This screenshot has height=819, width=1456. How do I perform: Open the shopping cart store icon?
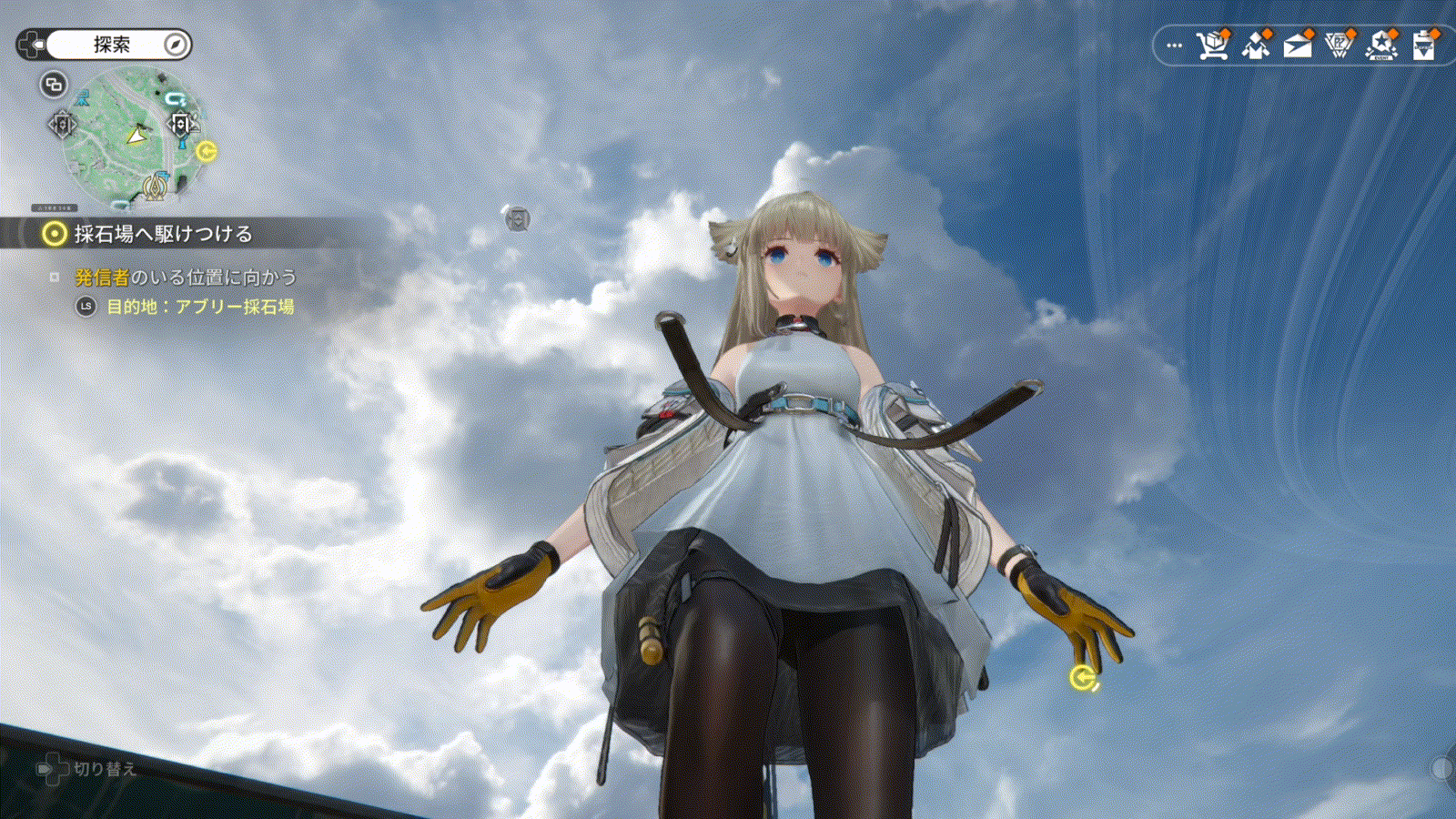tap(1212, 45)
